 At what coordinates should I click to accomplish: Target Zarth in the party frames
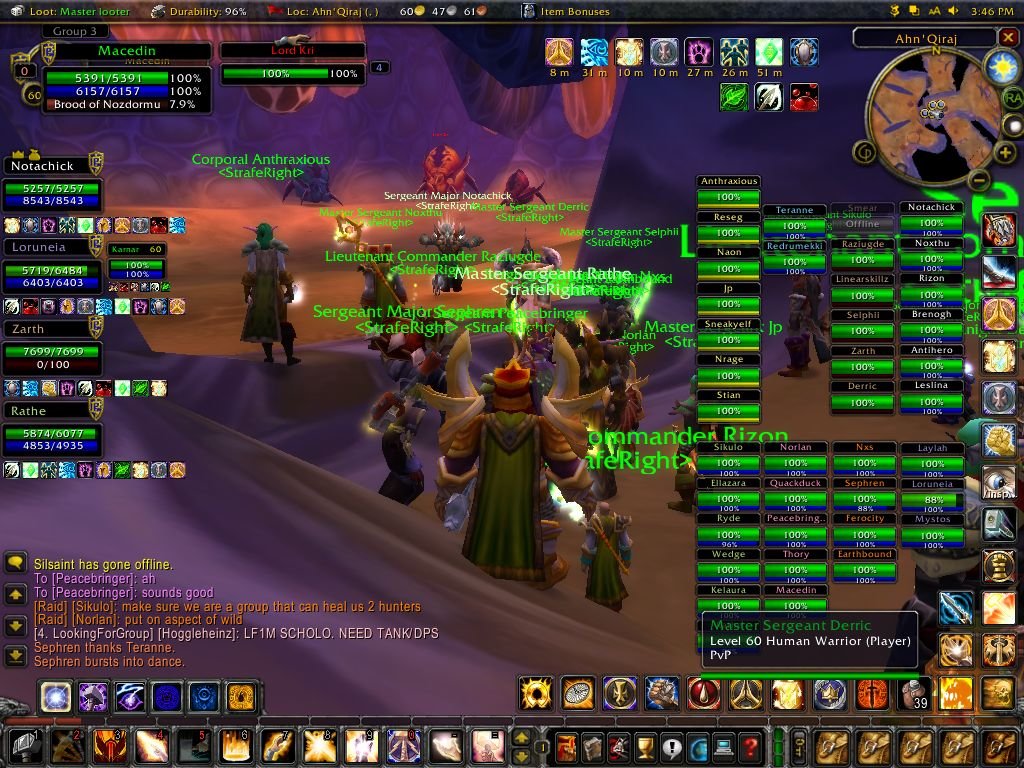[x=52, y=348]
